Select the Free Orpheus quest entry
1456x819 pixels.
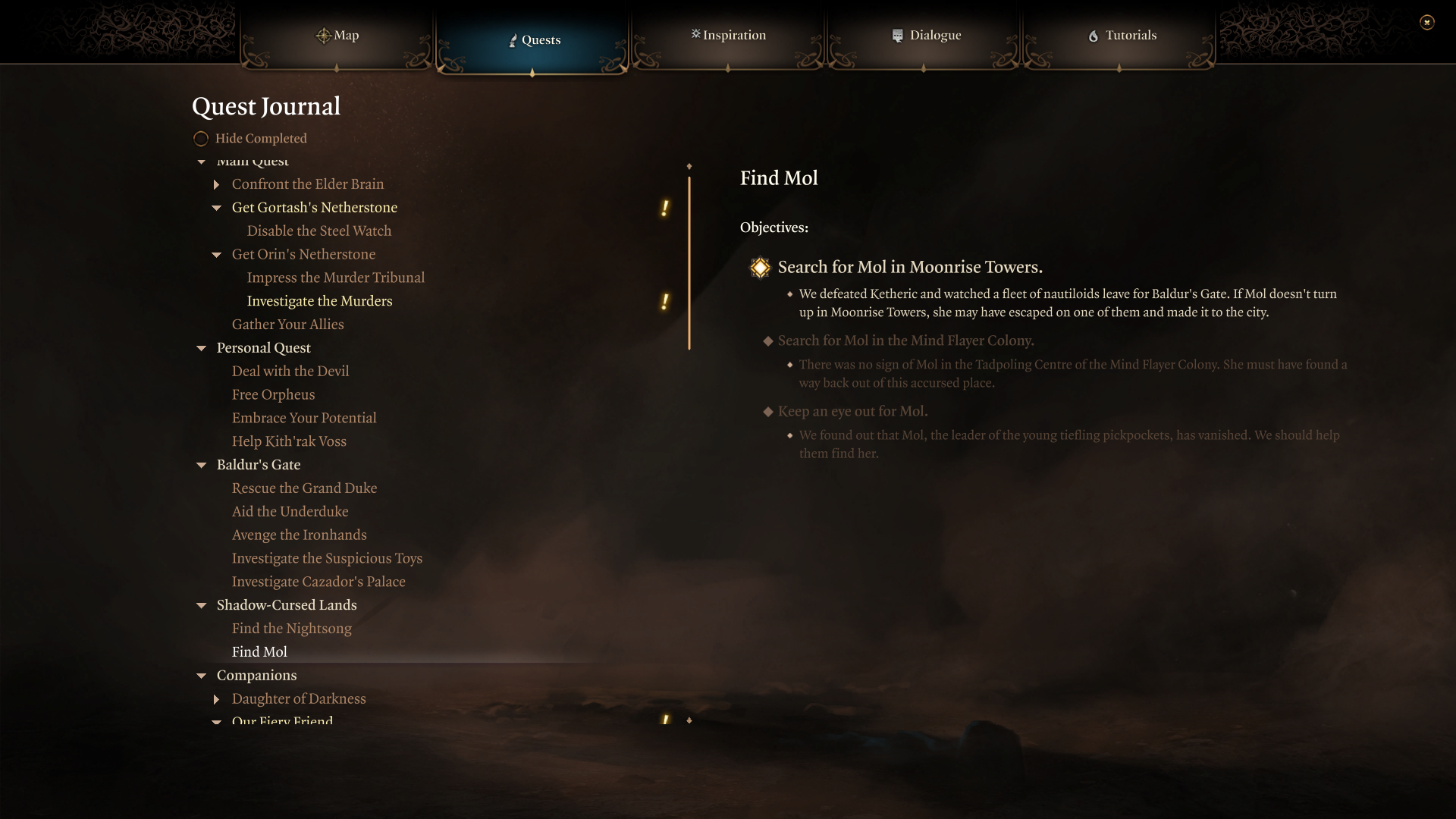(x=273, y=394)
